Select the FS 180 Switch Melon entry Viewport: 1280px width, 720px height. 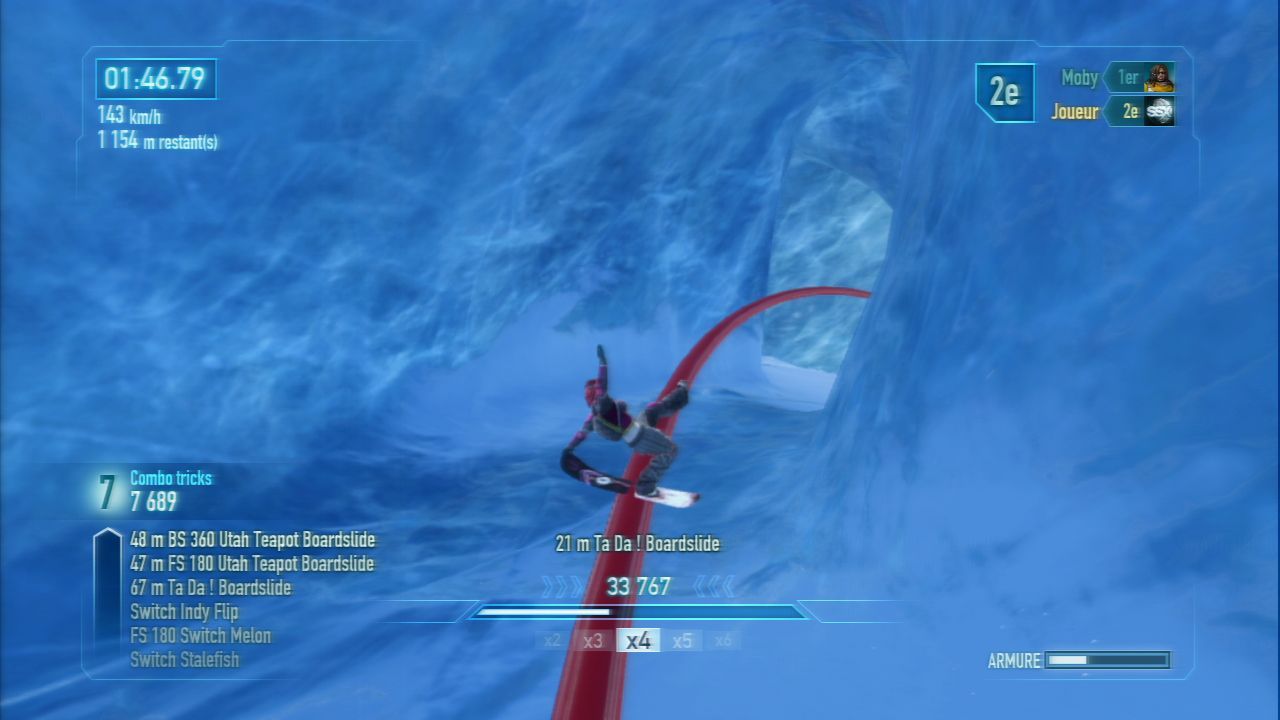(200, 636)
